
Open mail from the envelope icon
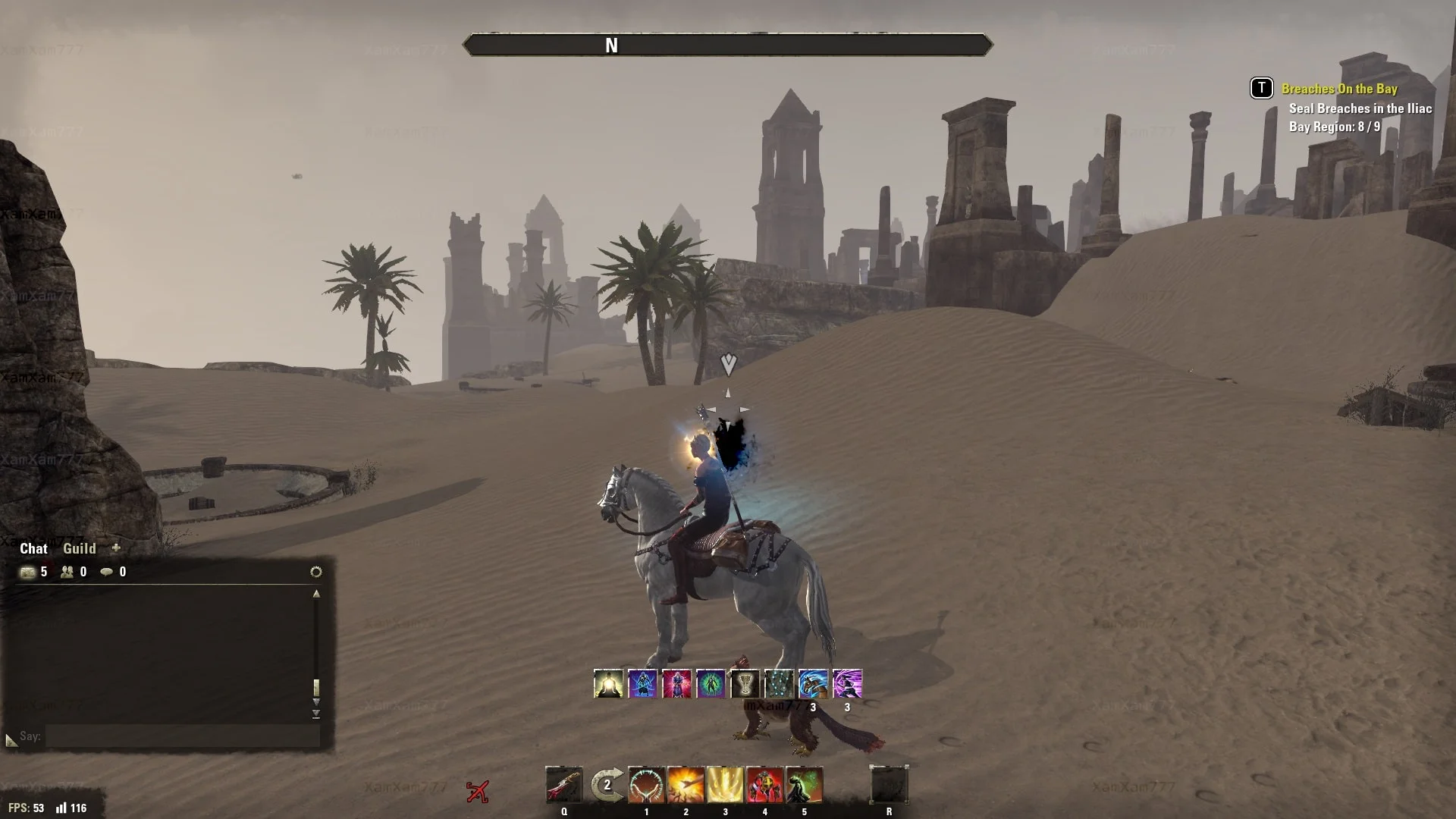click(28, 573)
